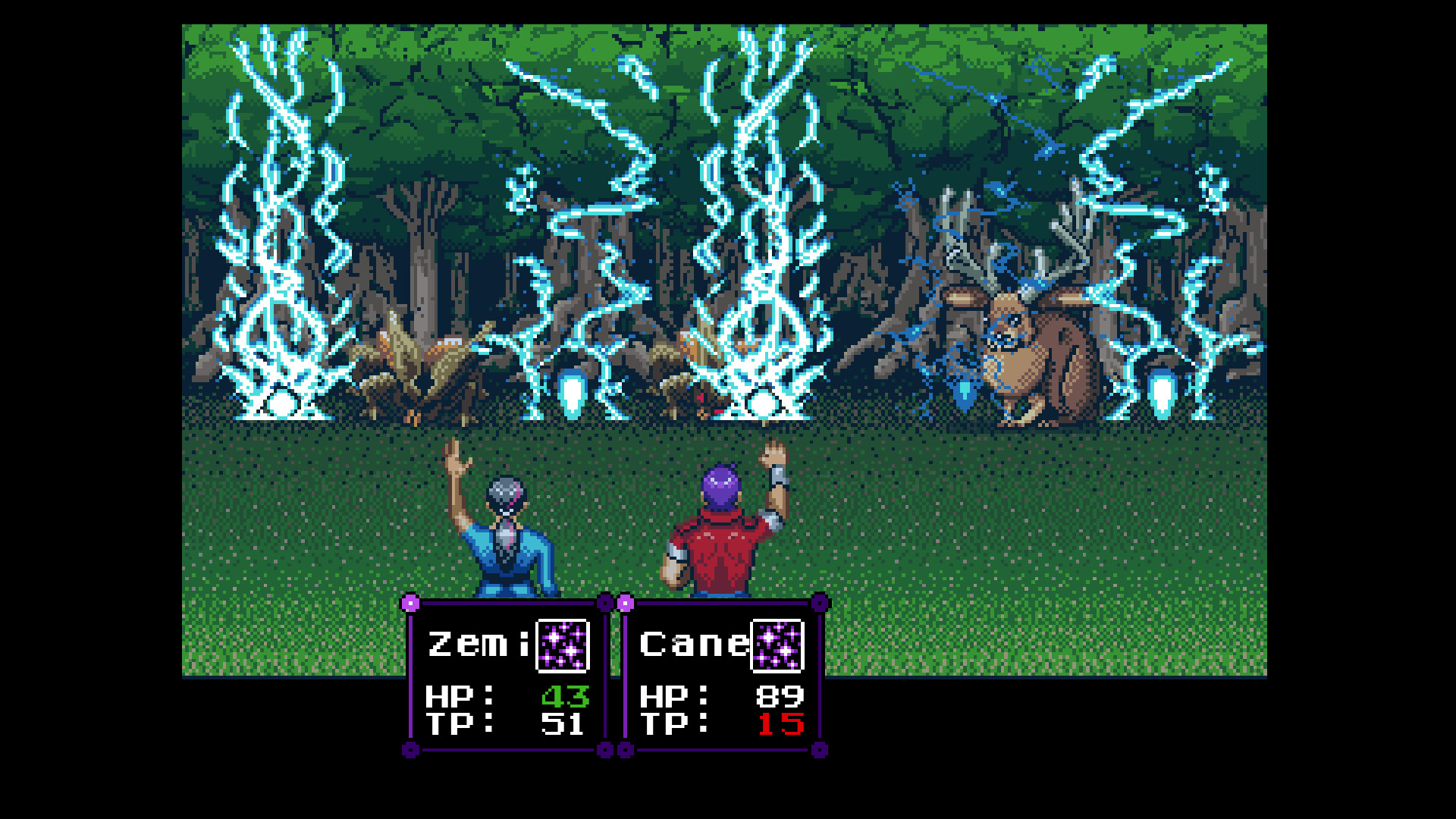Click Cane's purple sparkle status icon
This screenshot has width=1456, height=819.
pos(776,645)
